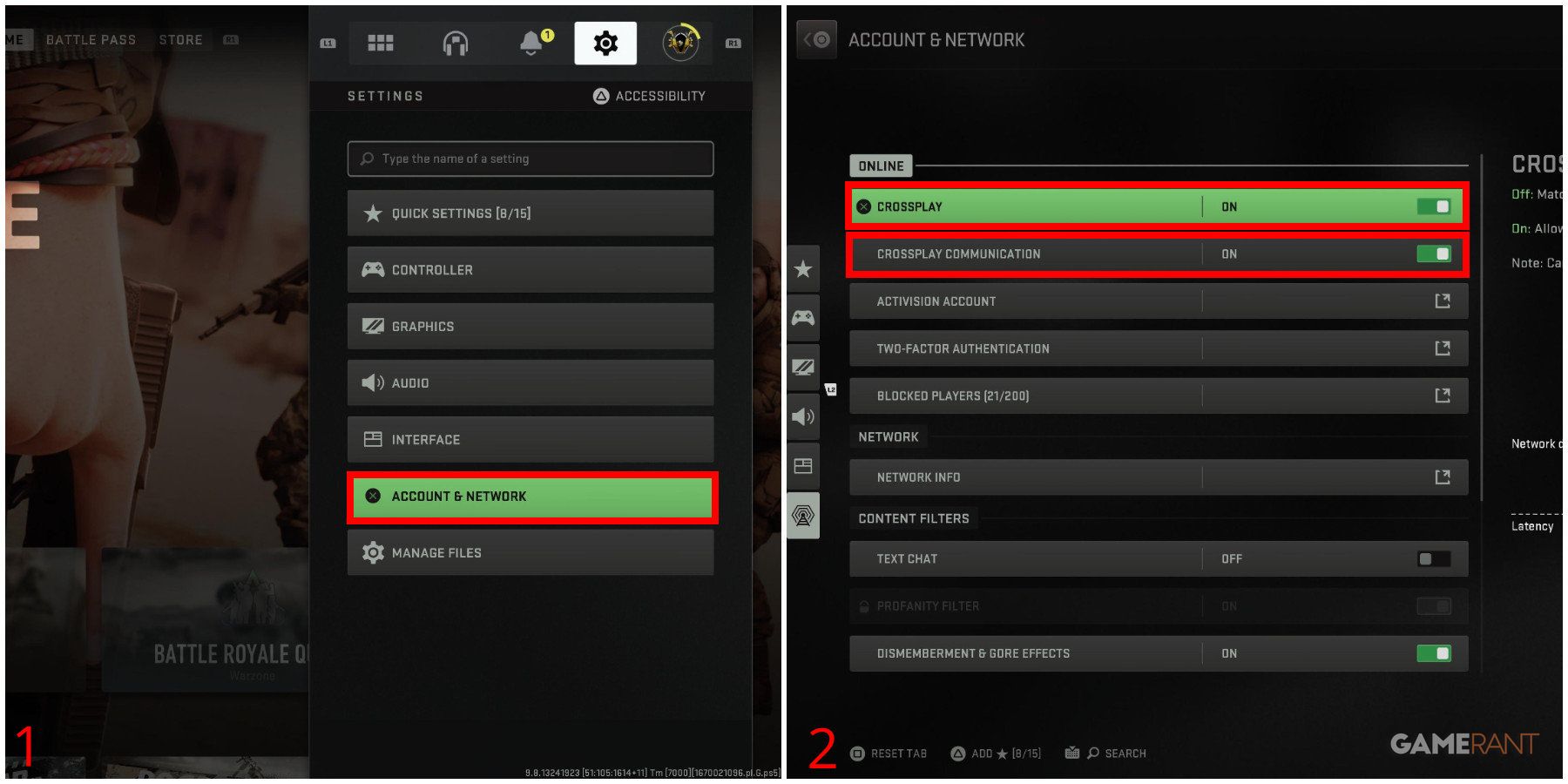Open the notifications bell
This screenshot has height=784, width=1568.
coord(531,42)
